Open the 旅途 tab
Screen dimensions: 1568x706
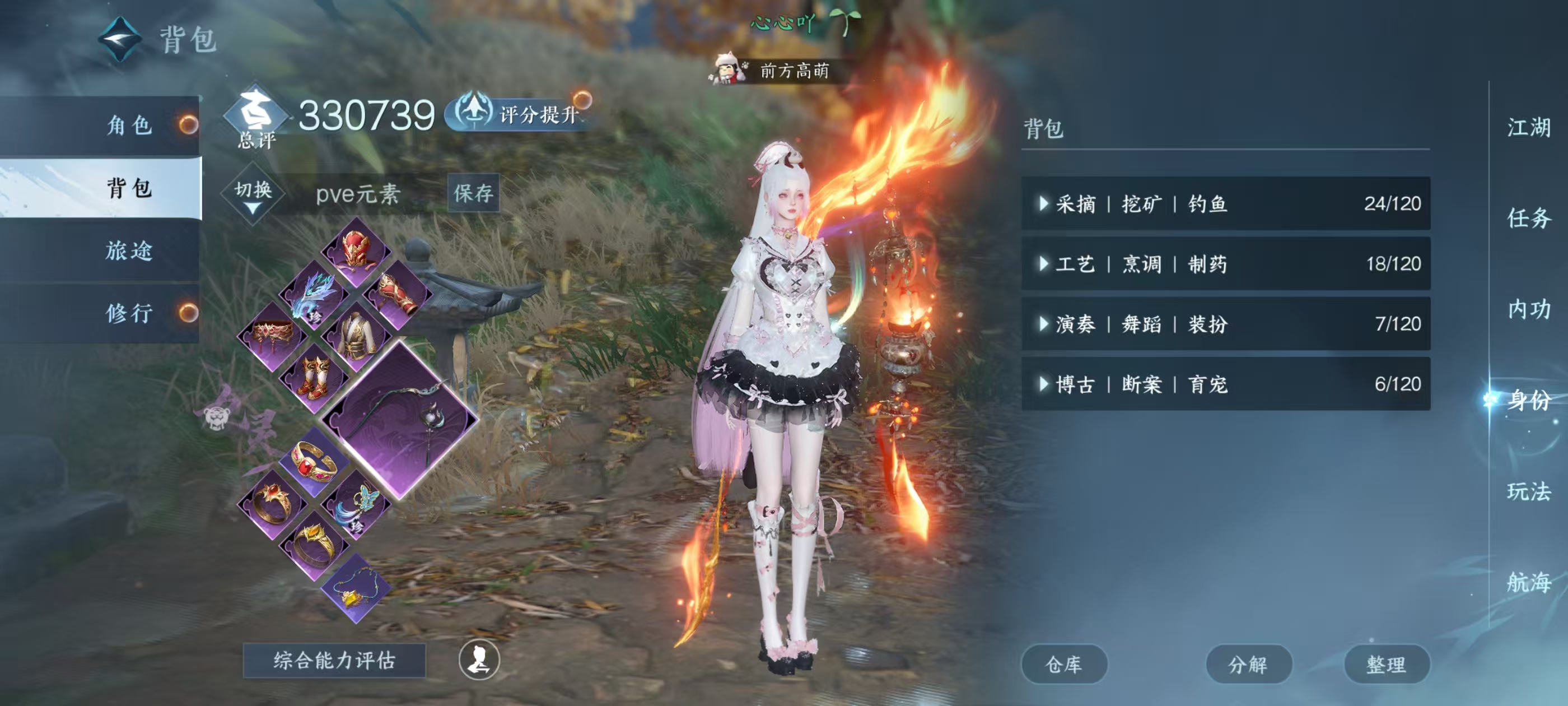pyautogui.click(x=128, y=250)
